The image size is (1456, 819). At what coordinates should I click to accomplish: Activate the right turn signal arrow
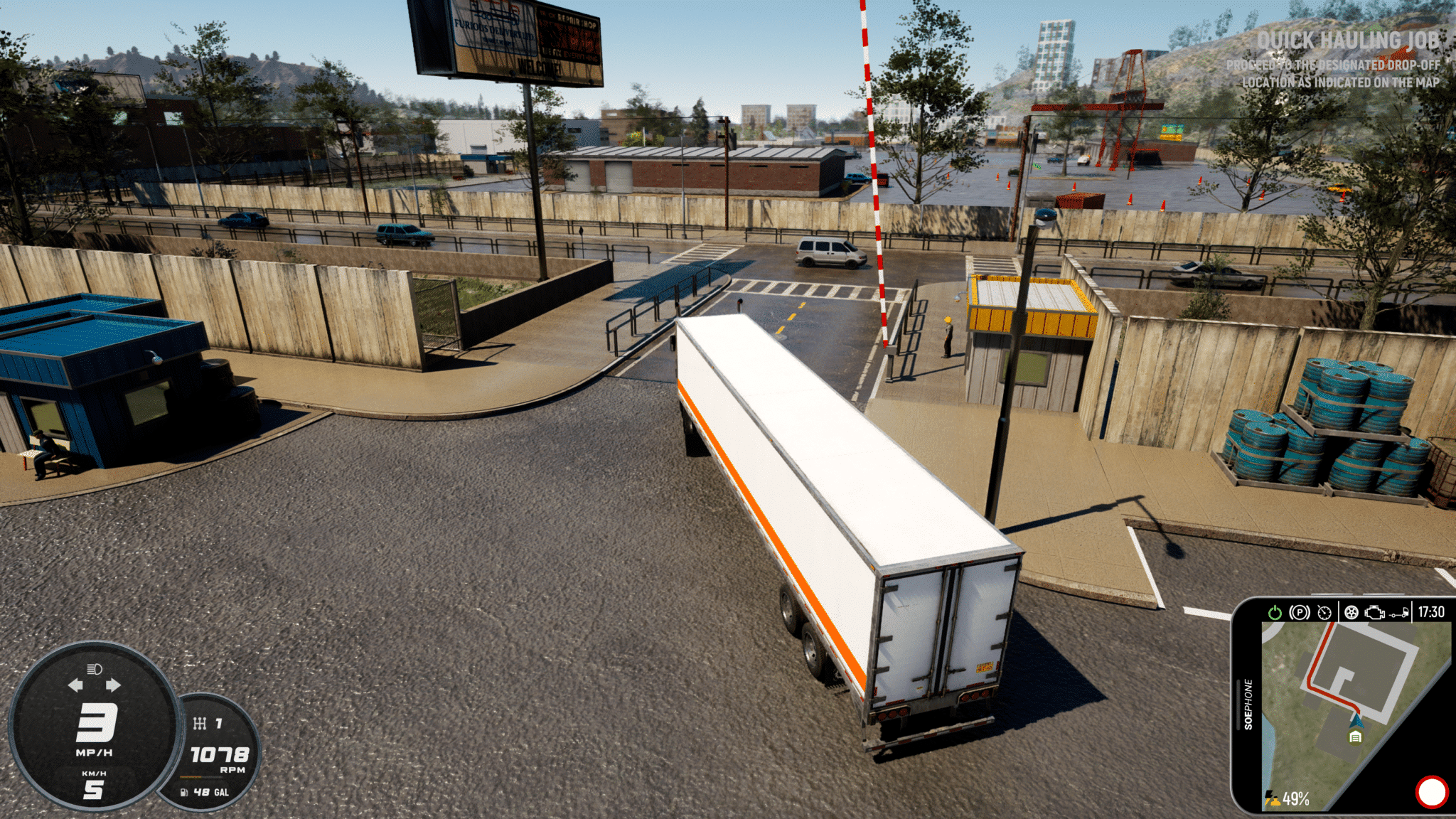click(113, 685)
